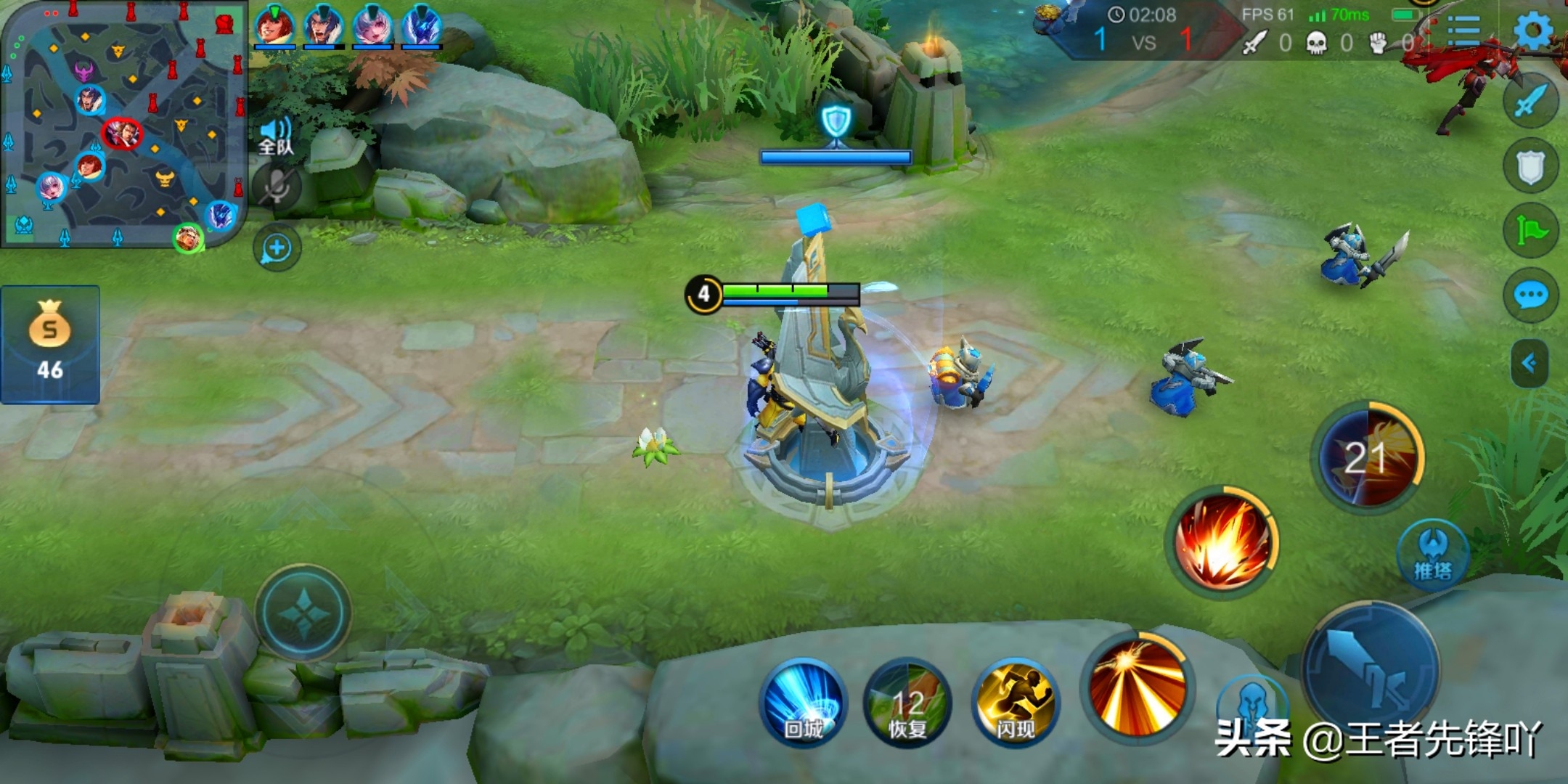Select the ultimate skill on 21 cooldown
The height and width of the screenshot is (784, 1568).
coord(1368,457)
